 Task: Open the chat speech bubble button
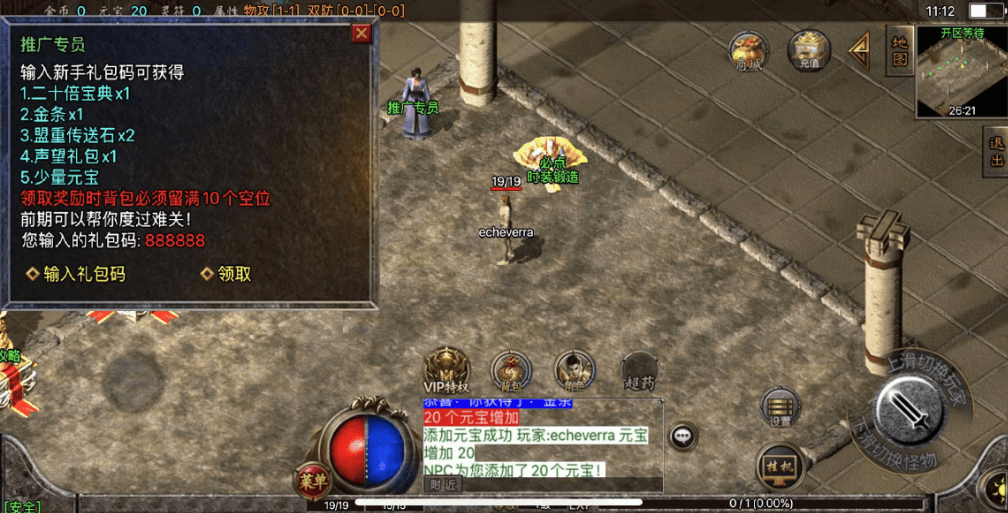[683, 436]
